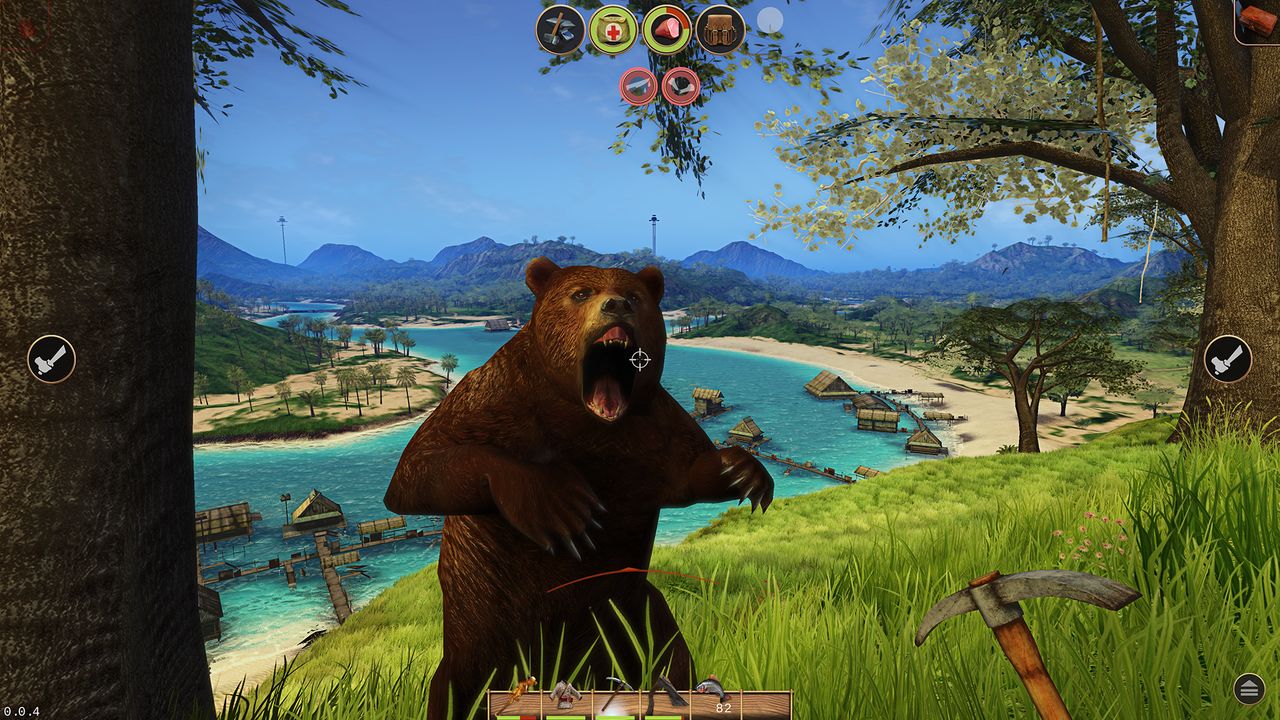1280x720 pixels.
Task: Select the grayed-out arrow quick-craft icon
Action: pyautogui.click(x=637, y=86)
